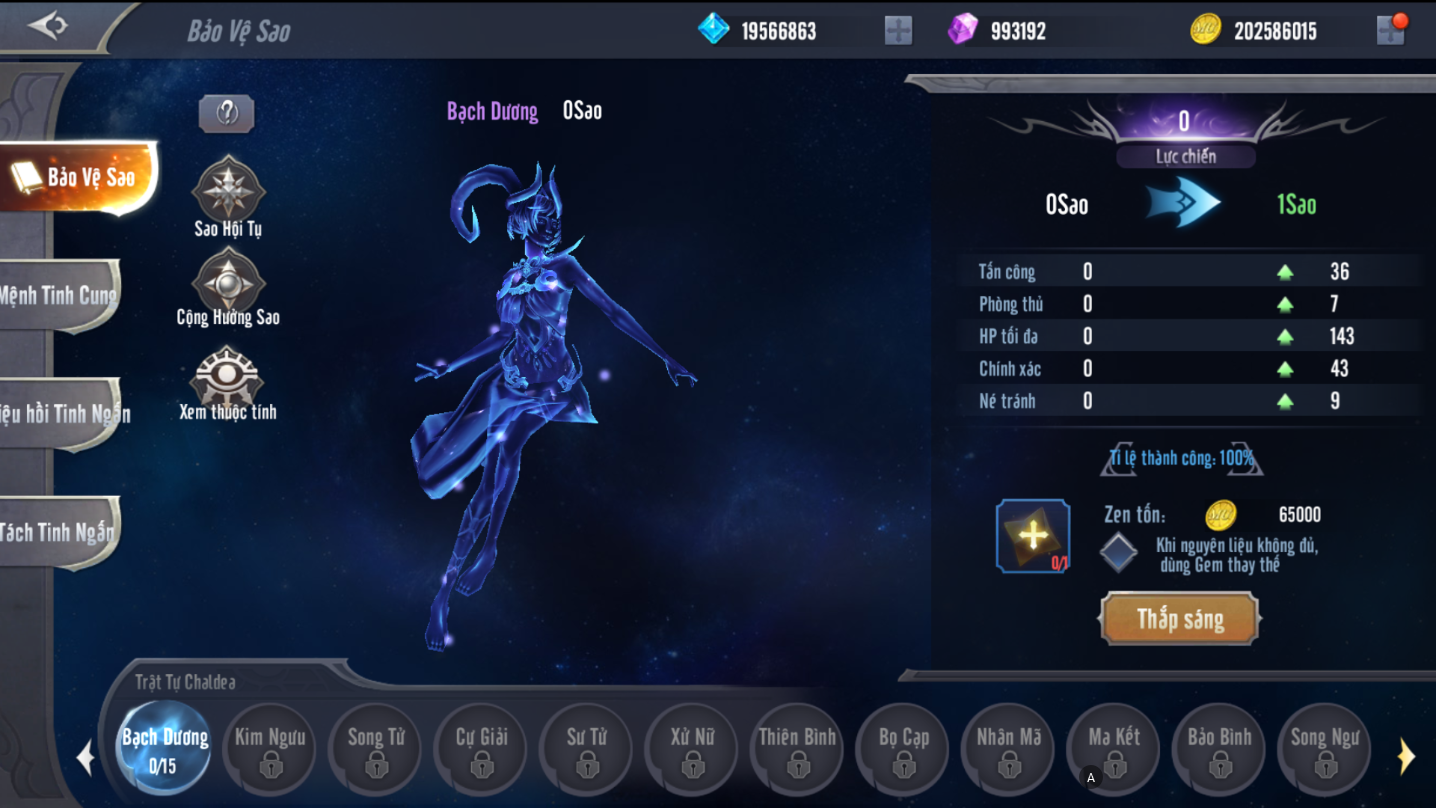Open the question mark help button
The width and height of the screenshot is (1436, 808).
point(227,113)
